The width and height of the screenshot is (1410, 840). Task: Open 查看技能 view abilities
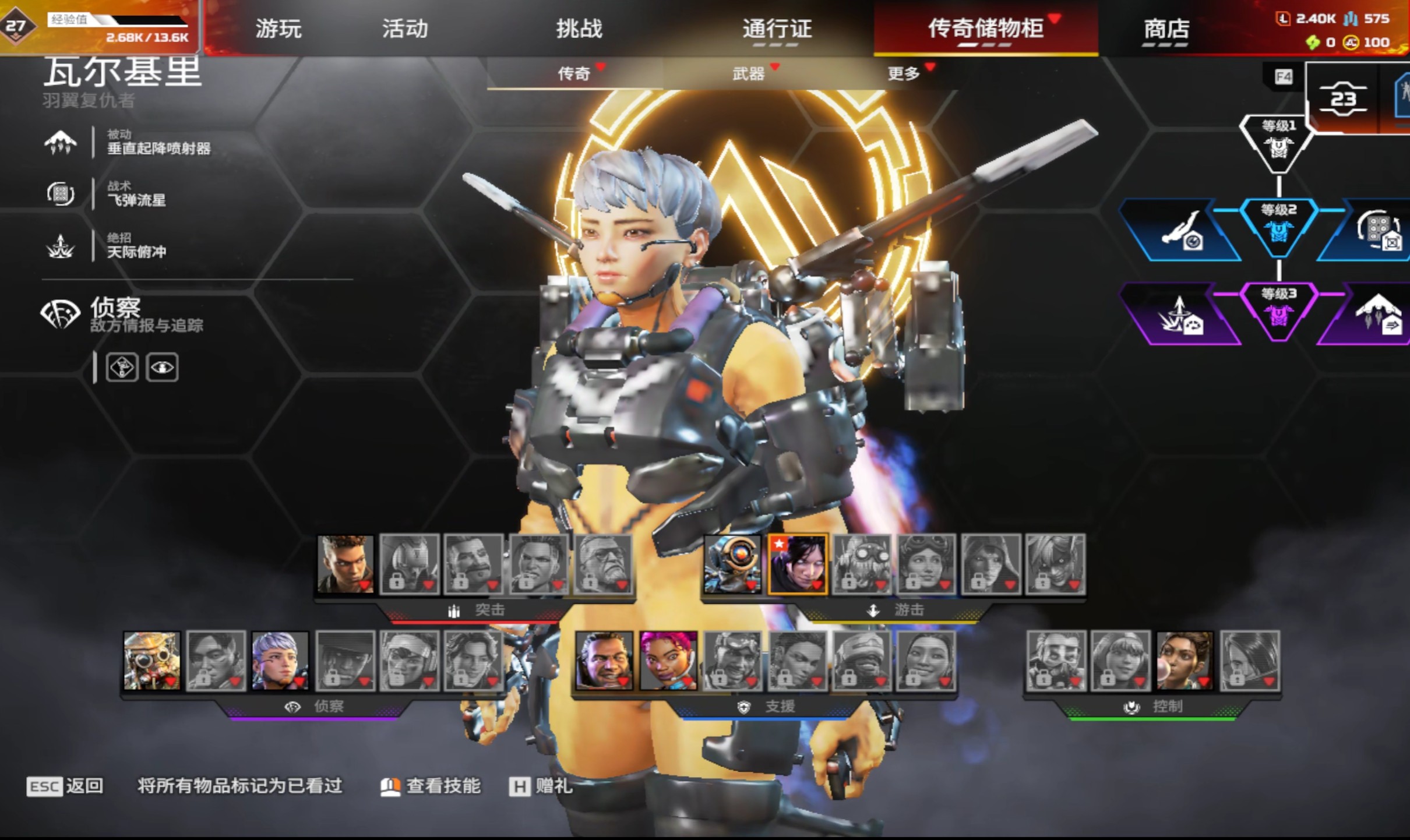432,786
